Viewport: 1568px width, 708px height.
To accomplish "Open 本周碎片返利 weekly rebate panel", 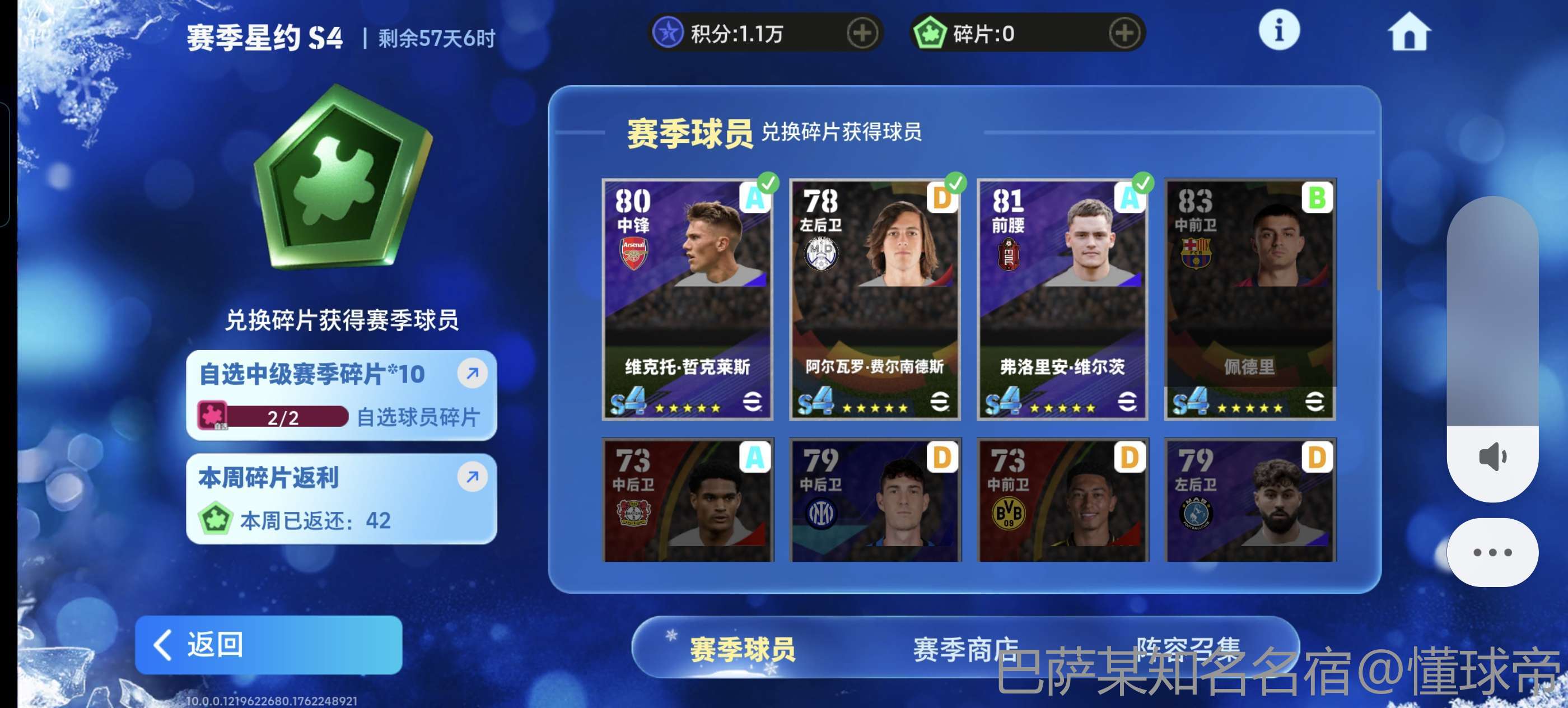I will pos(341,498).
